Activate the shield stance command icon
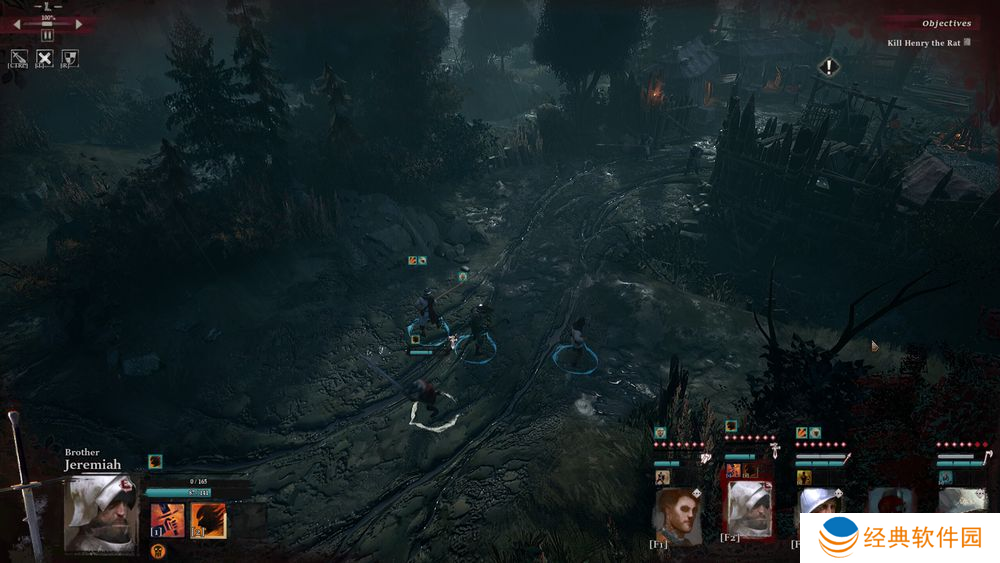1000x563 pixels. [x=69, y=58]
